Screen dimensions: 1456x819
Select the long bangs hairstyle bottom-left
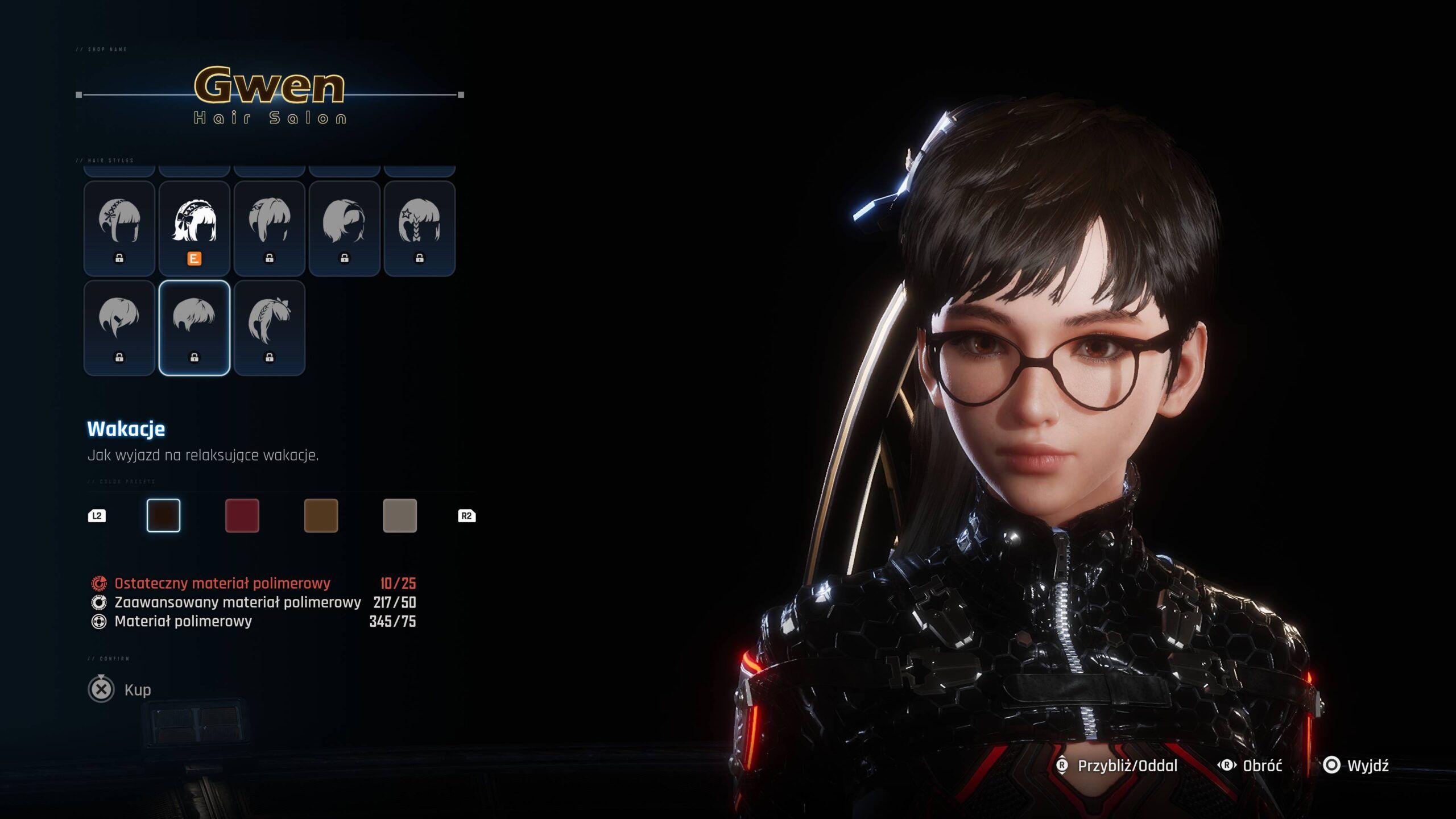click(119, 324)
